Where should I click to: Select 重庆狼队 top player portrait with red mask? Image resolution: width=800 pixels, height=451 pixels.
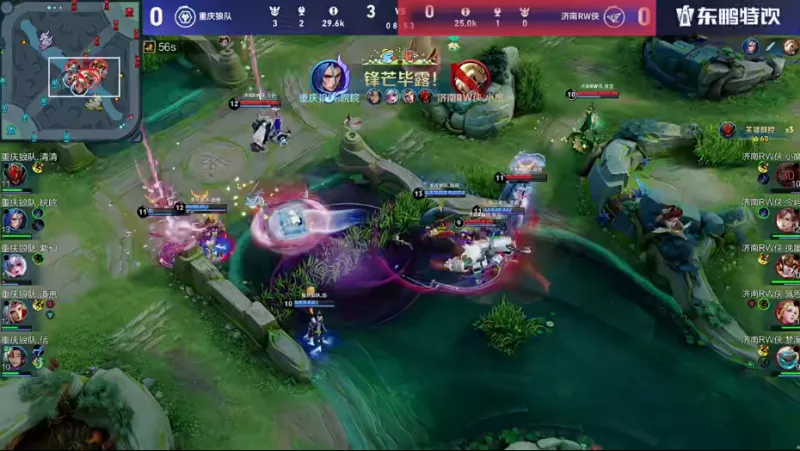point(15,176)
